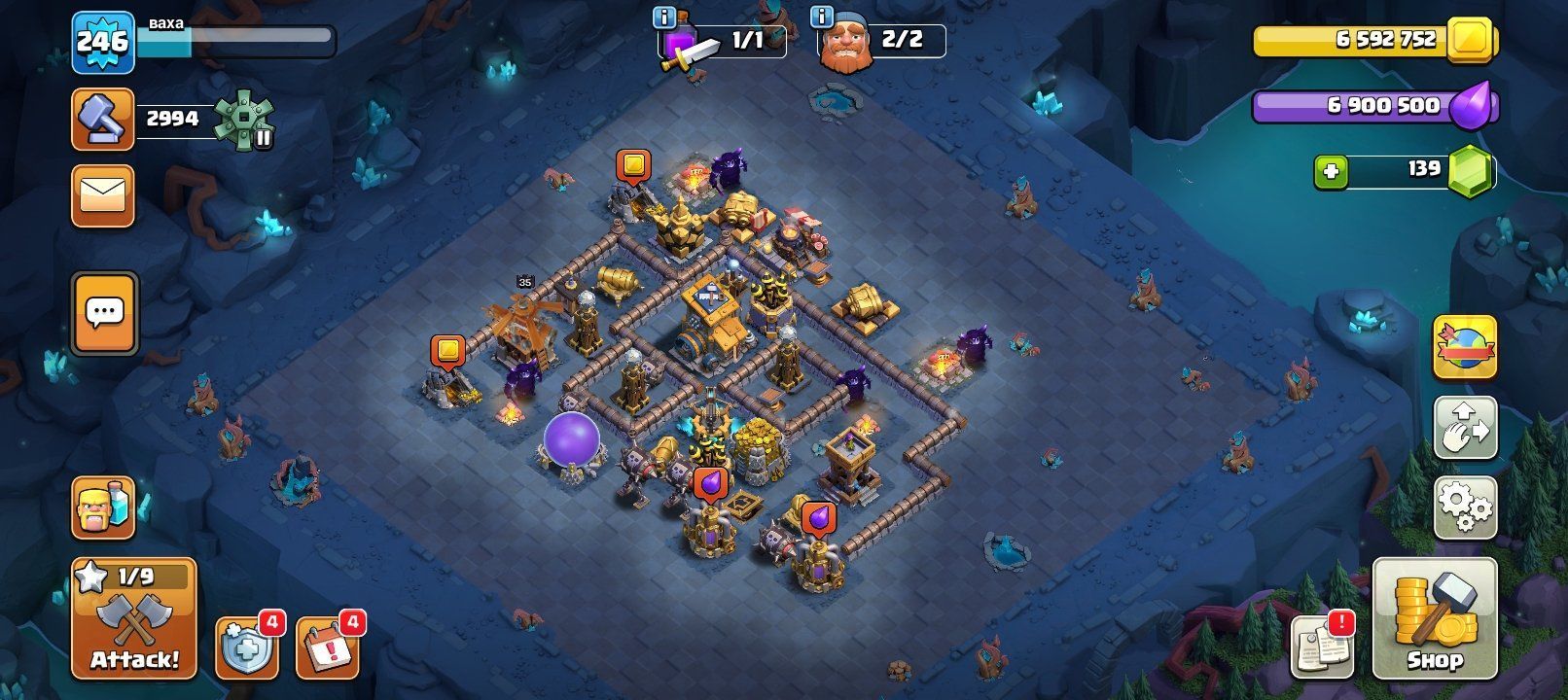The image size is (1568, 700).
Task: Add gems with the green plus button
Action: [1331, 172]
